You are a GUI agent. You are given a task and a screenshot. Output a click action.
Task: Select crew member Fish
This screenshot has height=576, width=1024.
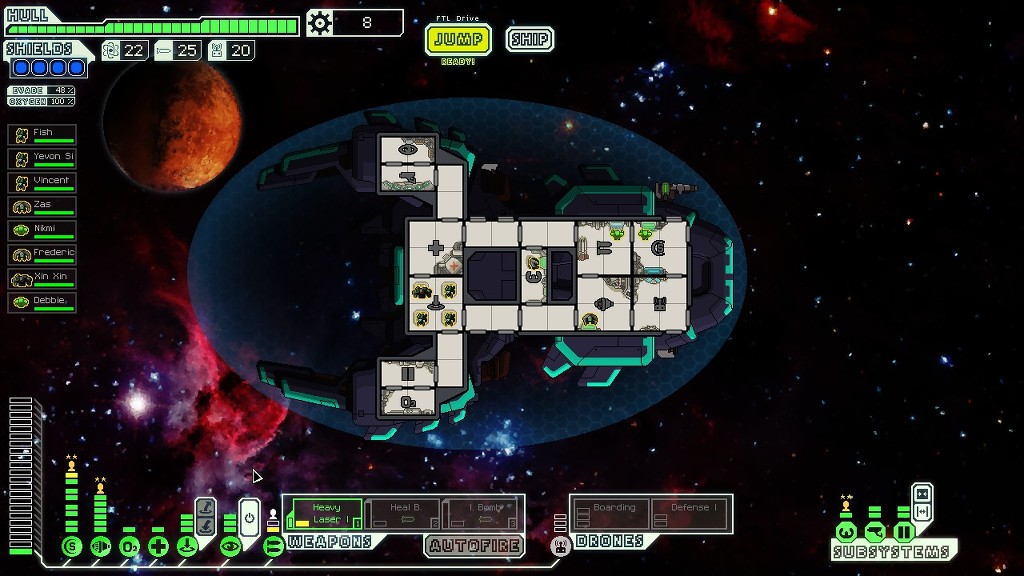43,134
